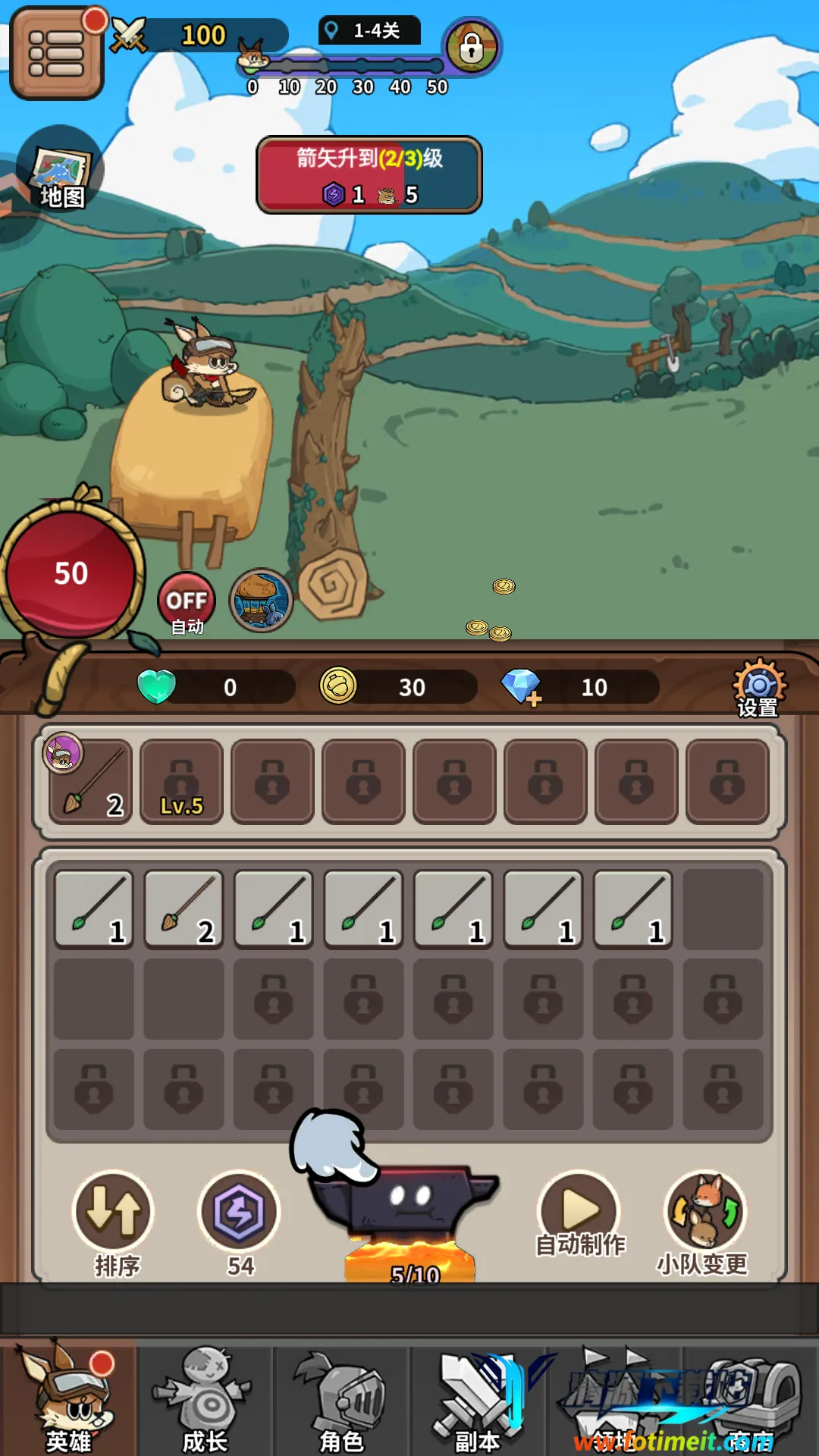Switch to the 角色 character tab
The height and width of the screenshot is (1456, 819).
click(341, 1397)
